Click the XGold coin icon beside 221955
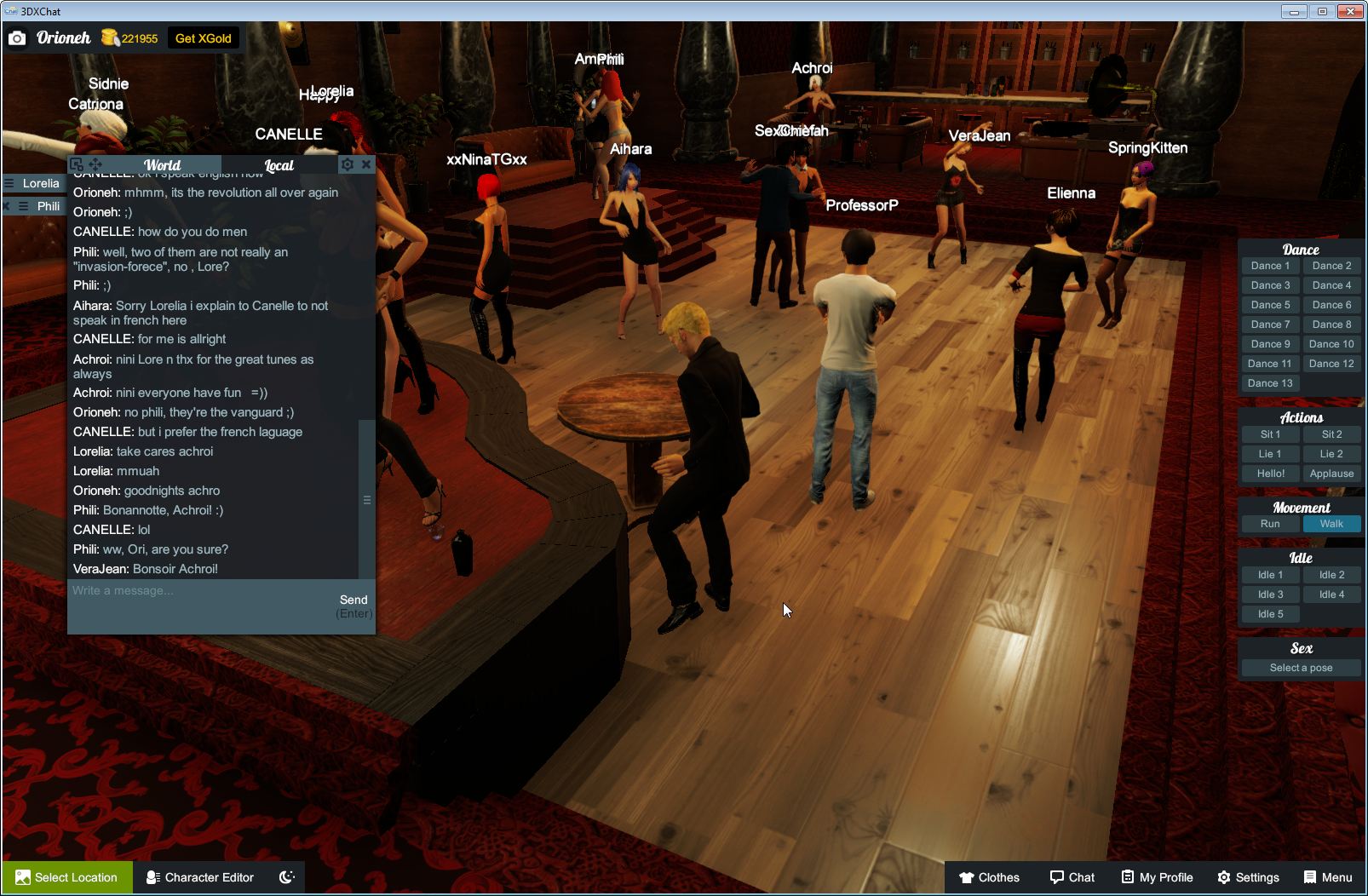The image size is (1368, 896). coord(109,37)
